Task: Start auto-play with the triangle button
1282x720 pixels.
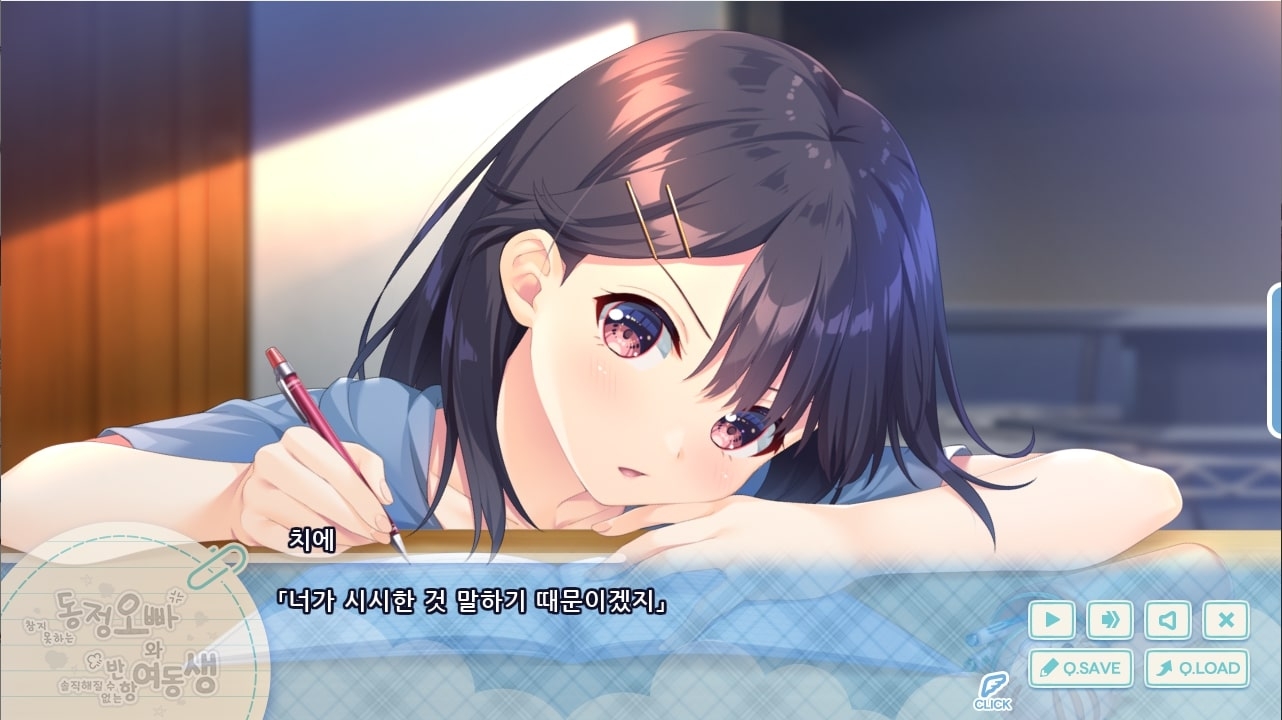Action: [1052, 620]
